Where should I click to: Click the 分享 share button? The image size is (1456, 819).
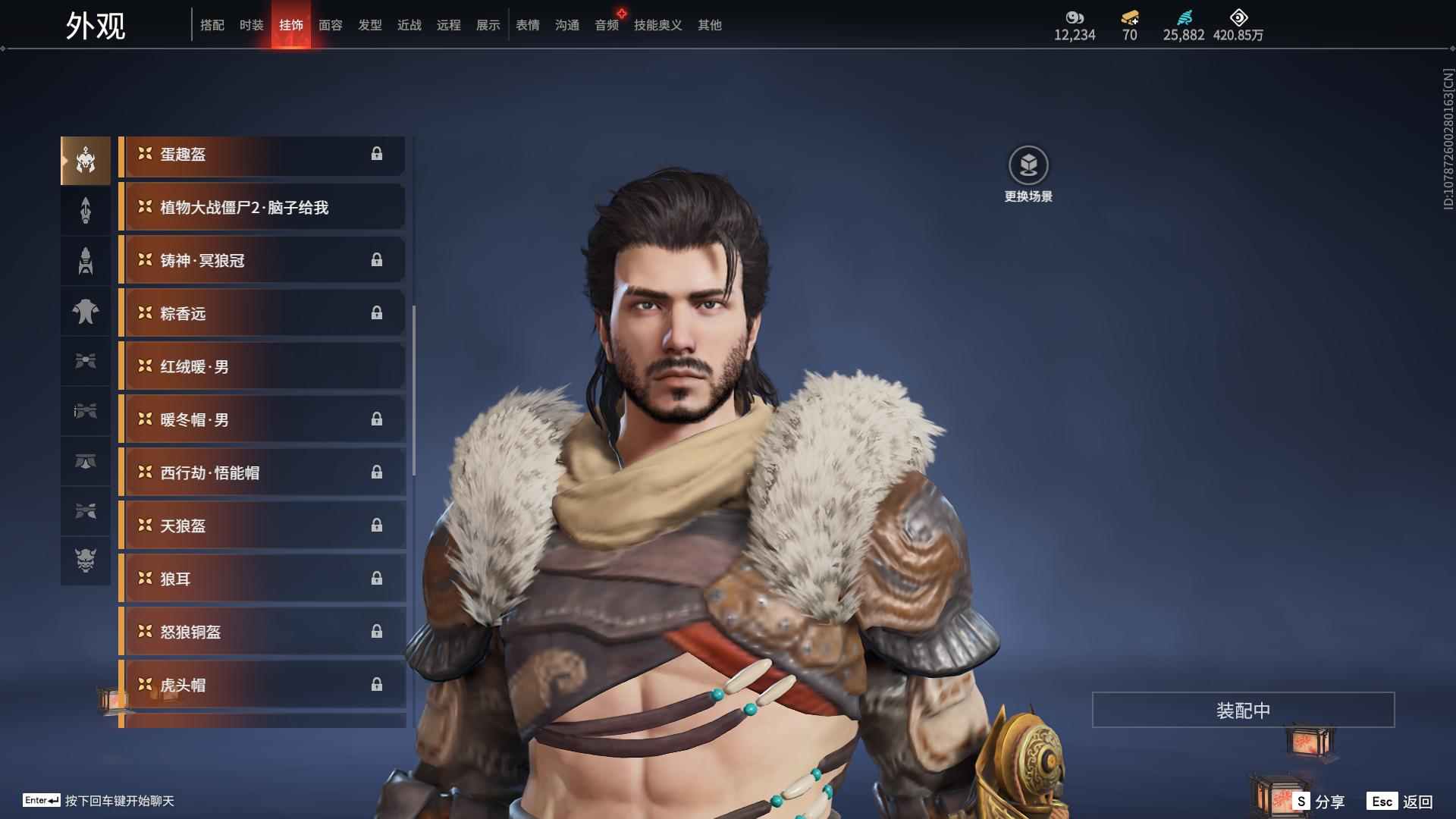[x=1319, y=802]
